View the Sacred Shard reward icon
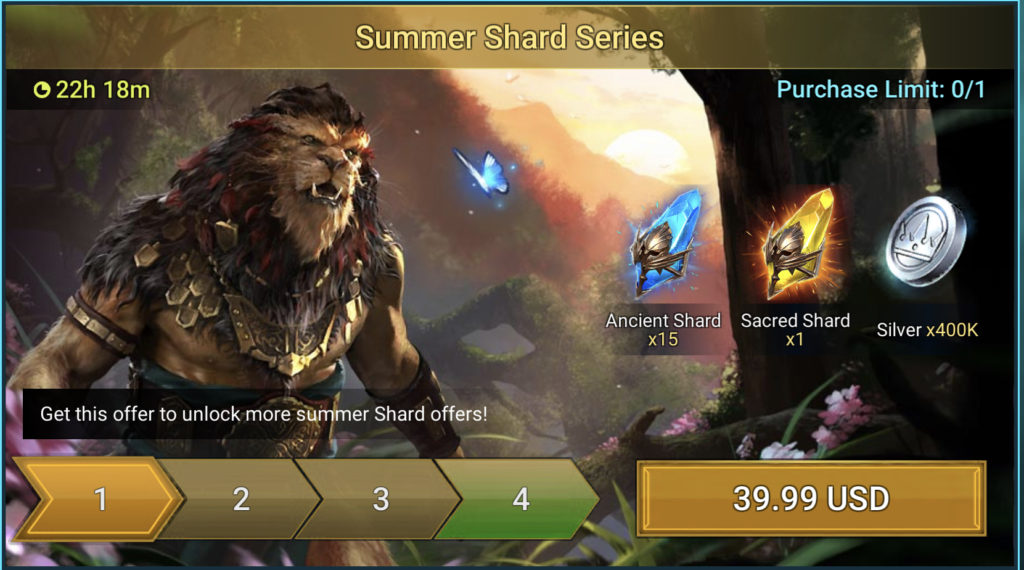The image size is (1024, 570). coord(795,245)
